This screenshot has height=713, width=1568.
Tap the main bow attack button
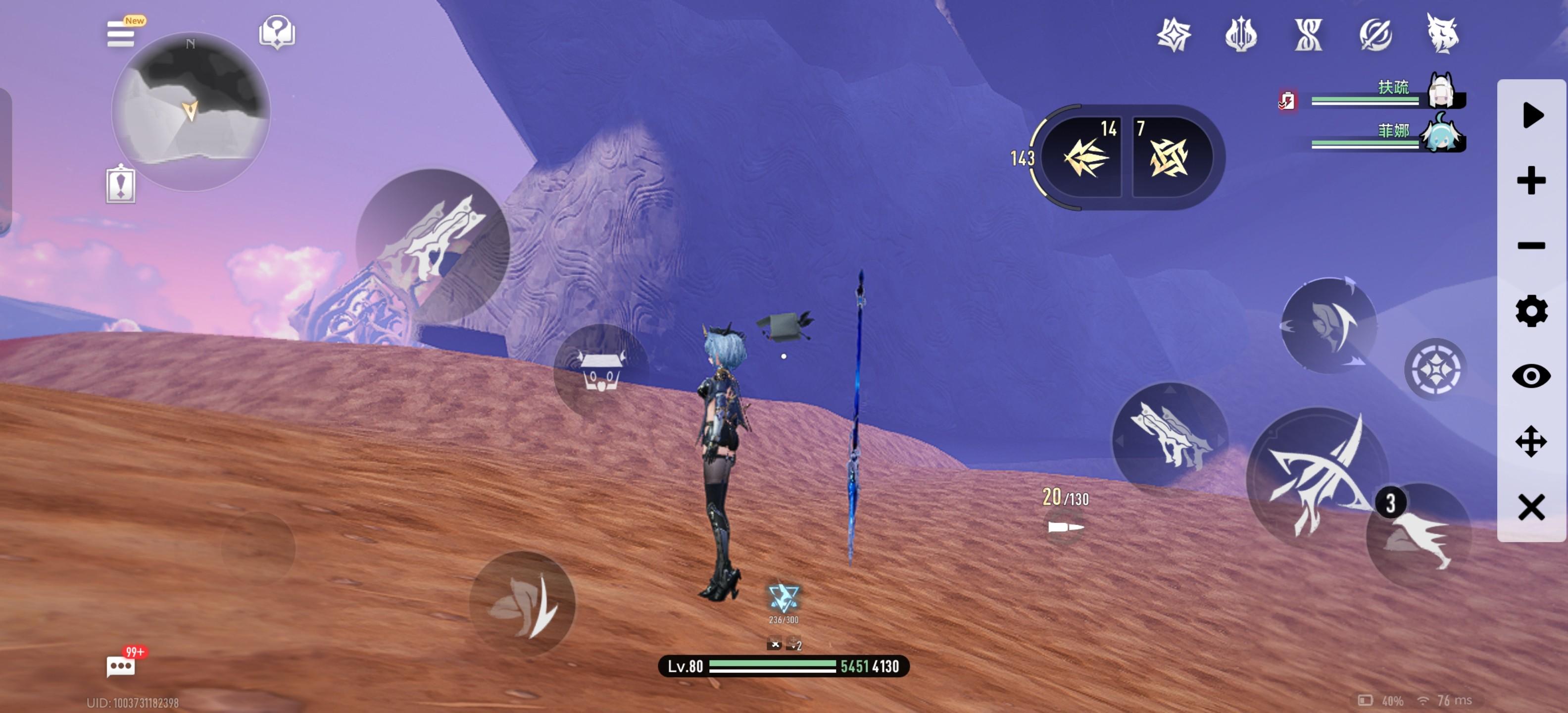point(1317,477)
